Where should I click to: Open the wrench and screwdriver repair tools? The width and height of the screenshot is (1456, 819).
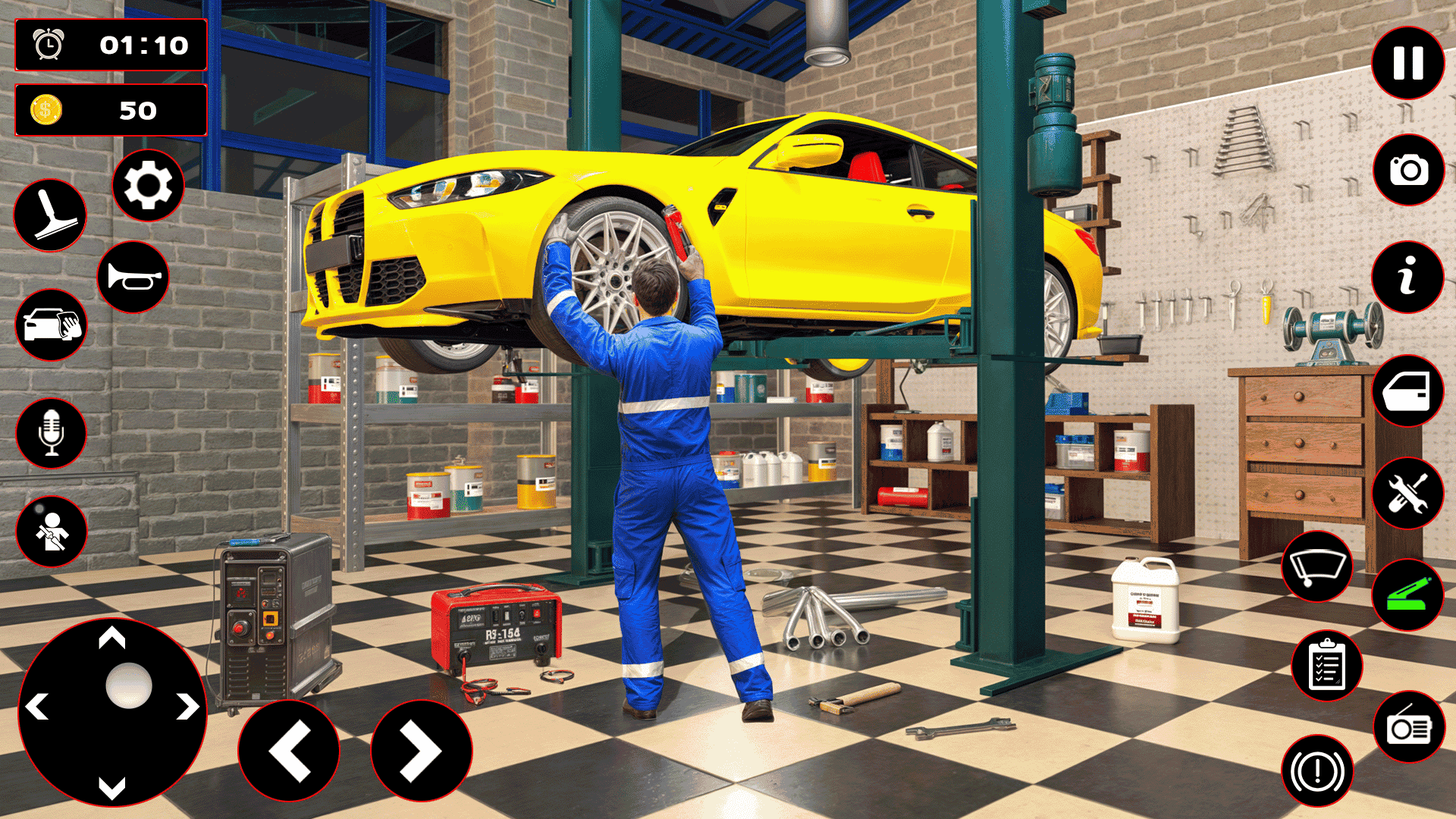pos(1407,494)
